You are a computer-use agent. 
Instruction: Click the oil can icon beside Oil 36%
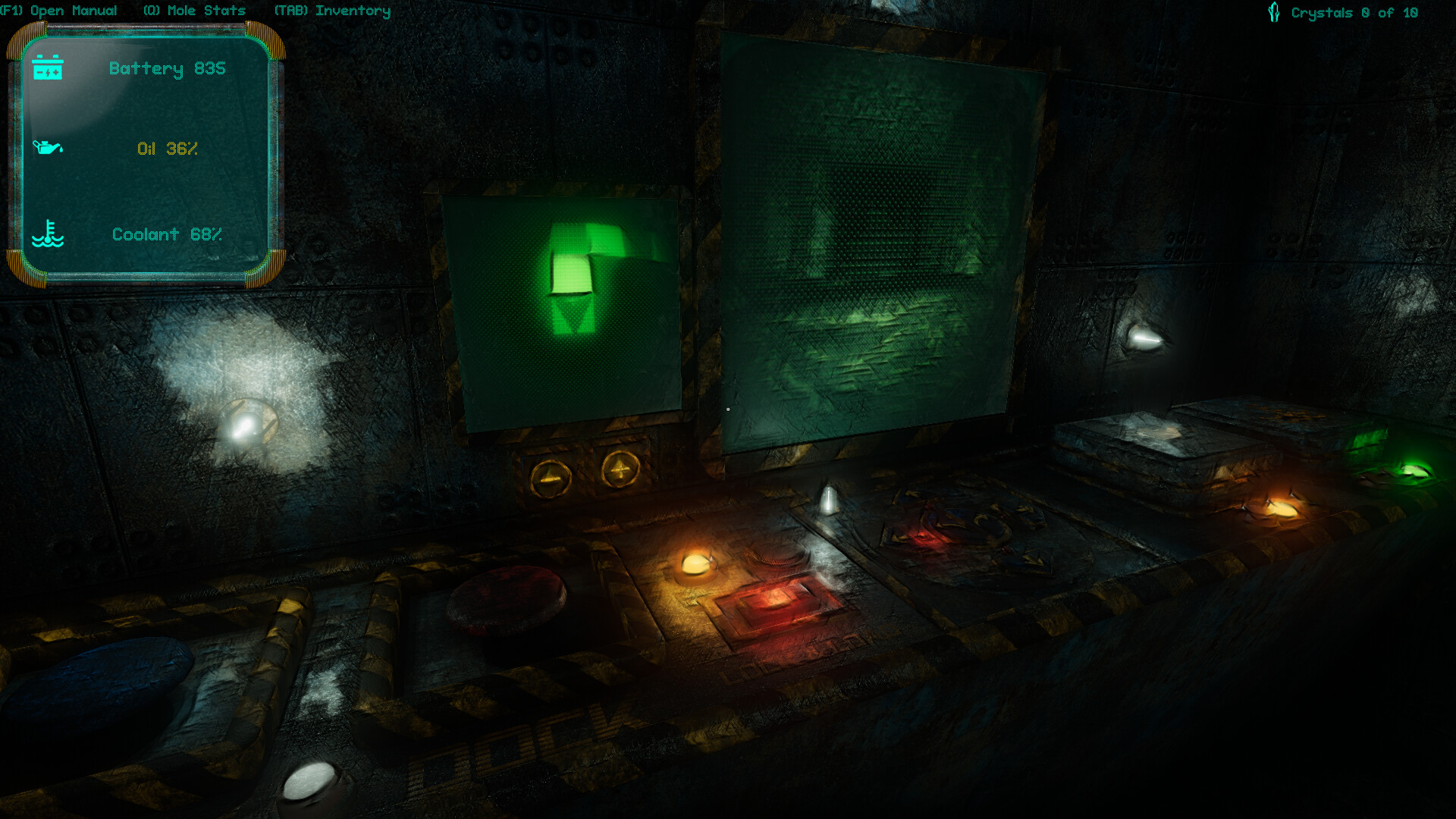coord(49,149)
